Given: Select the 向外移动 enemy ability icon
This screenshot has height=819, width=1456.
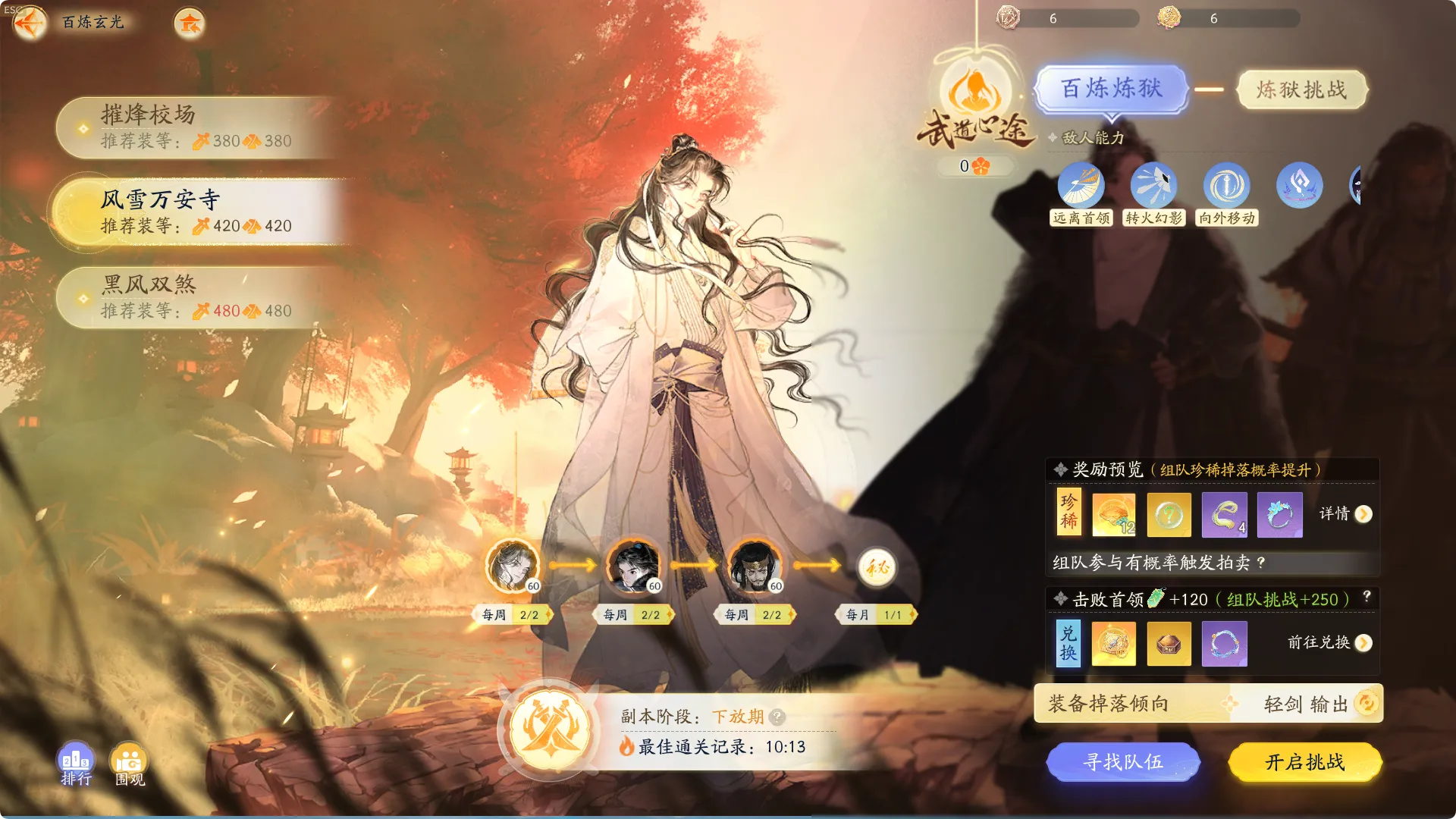Looking at the screenshot, I should (1226, 184).
